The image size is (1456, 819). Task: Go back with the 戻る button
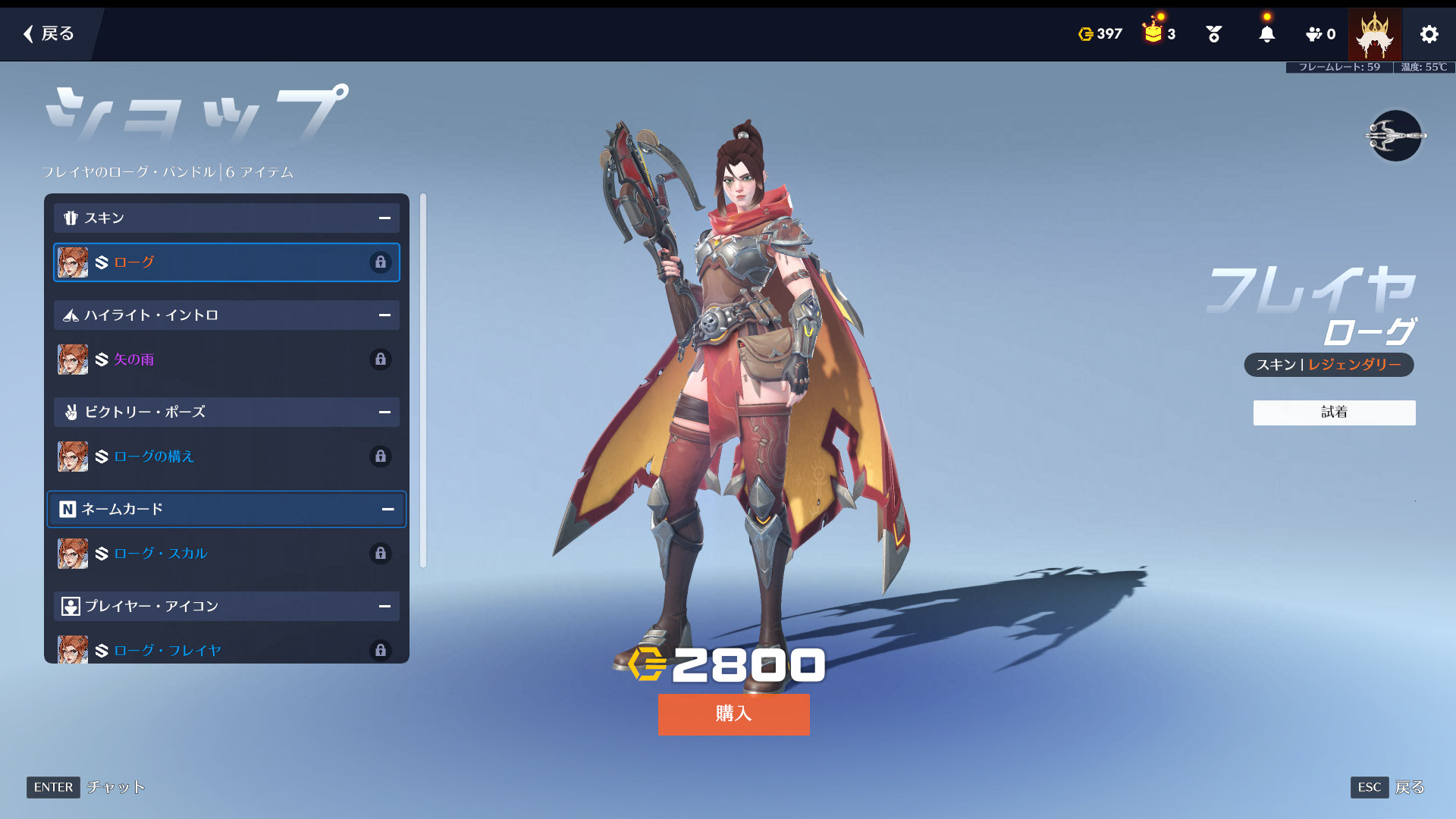49,33
